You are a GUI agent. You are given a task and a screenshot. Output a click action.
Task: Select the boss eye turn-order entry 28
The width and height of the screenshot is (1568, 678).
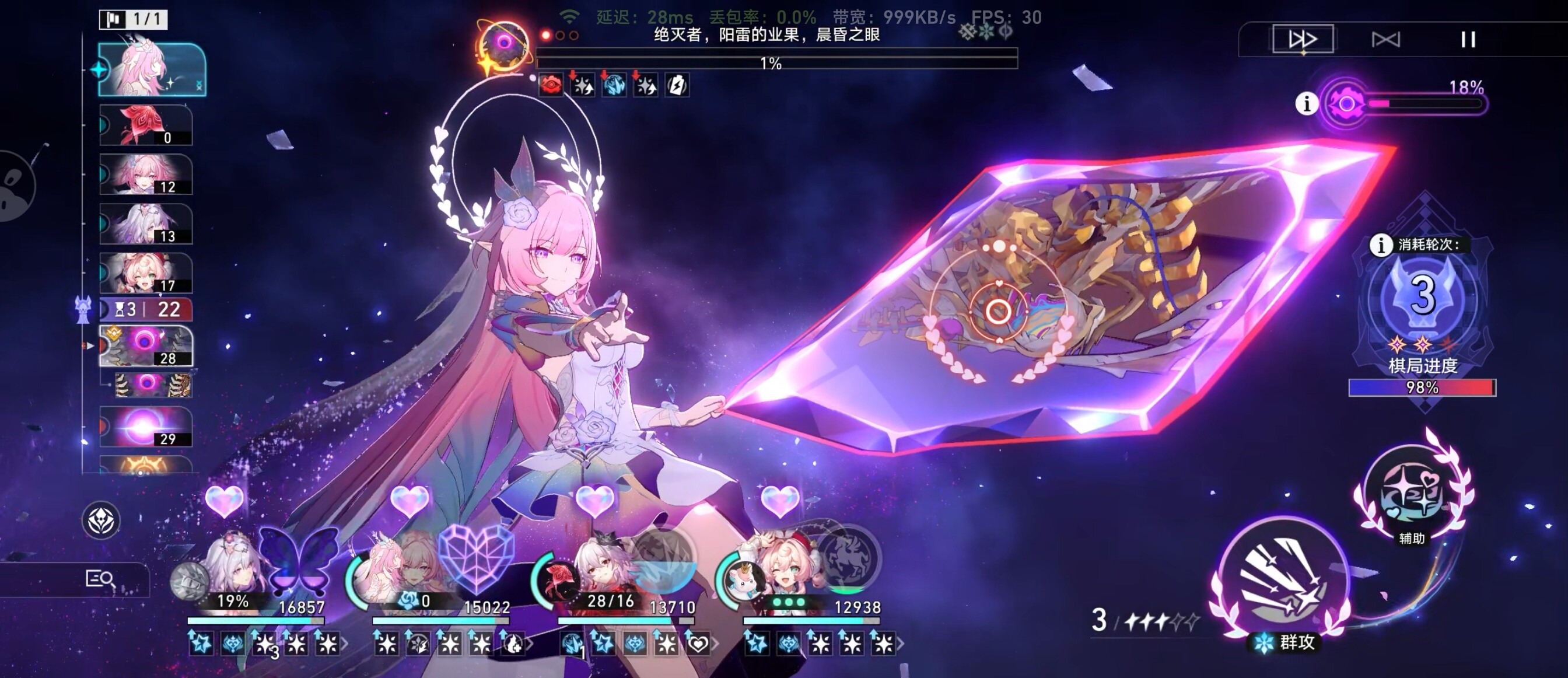coord(146,345)
